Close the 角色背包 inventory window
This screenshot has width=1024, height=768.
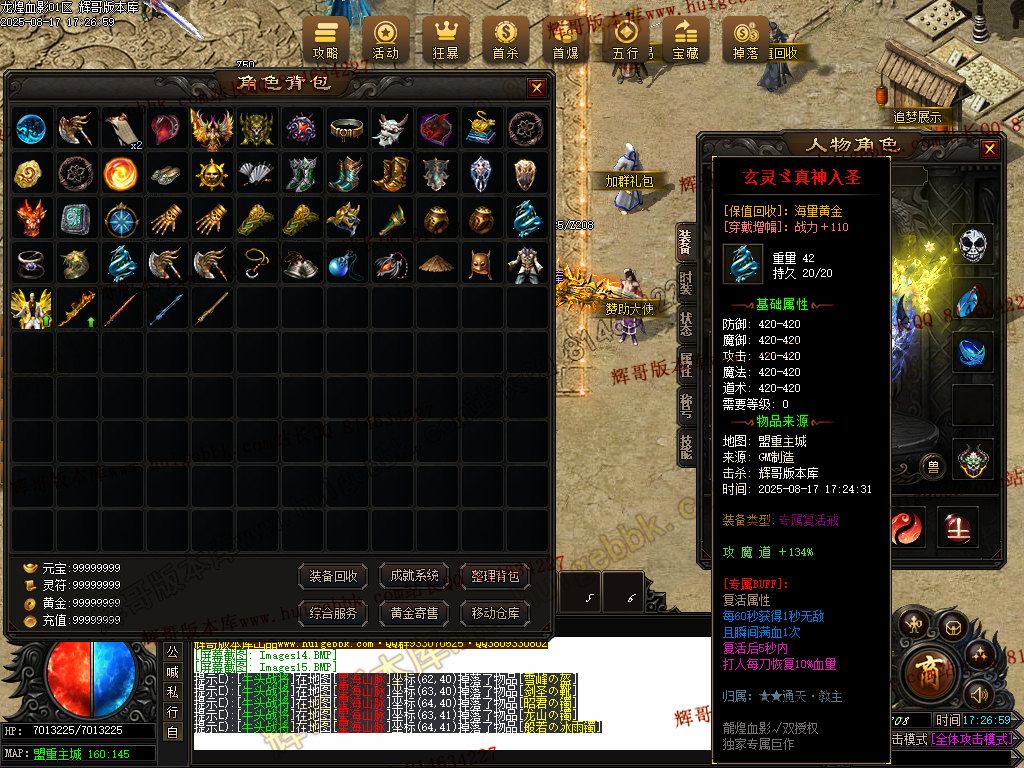pos(537,88)
